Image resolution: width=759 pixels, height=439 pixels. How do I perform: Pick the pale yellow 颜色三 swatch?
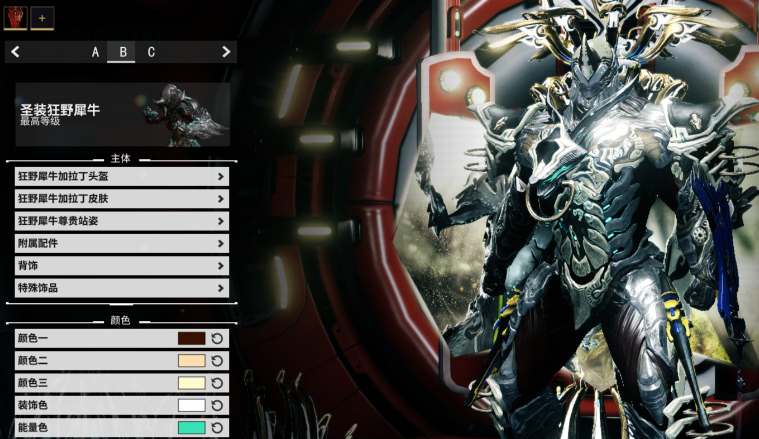tap(191, 383)
